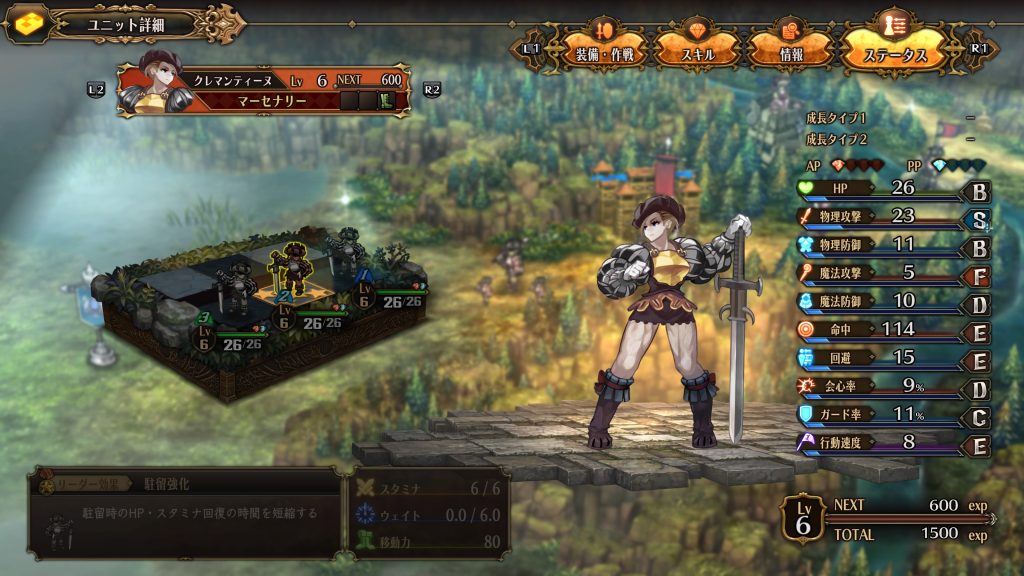Screen dimensions: 1024x576
Task: Inspect the 会心率 stat row
Action: (880, 385)
